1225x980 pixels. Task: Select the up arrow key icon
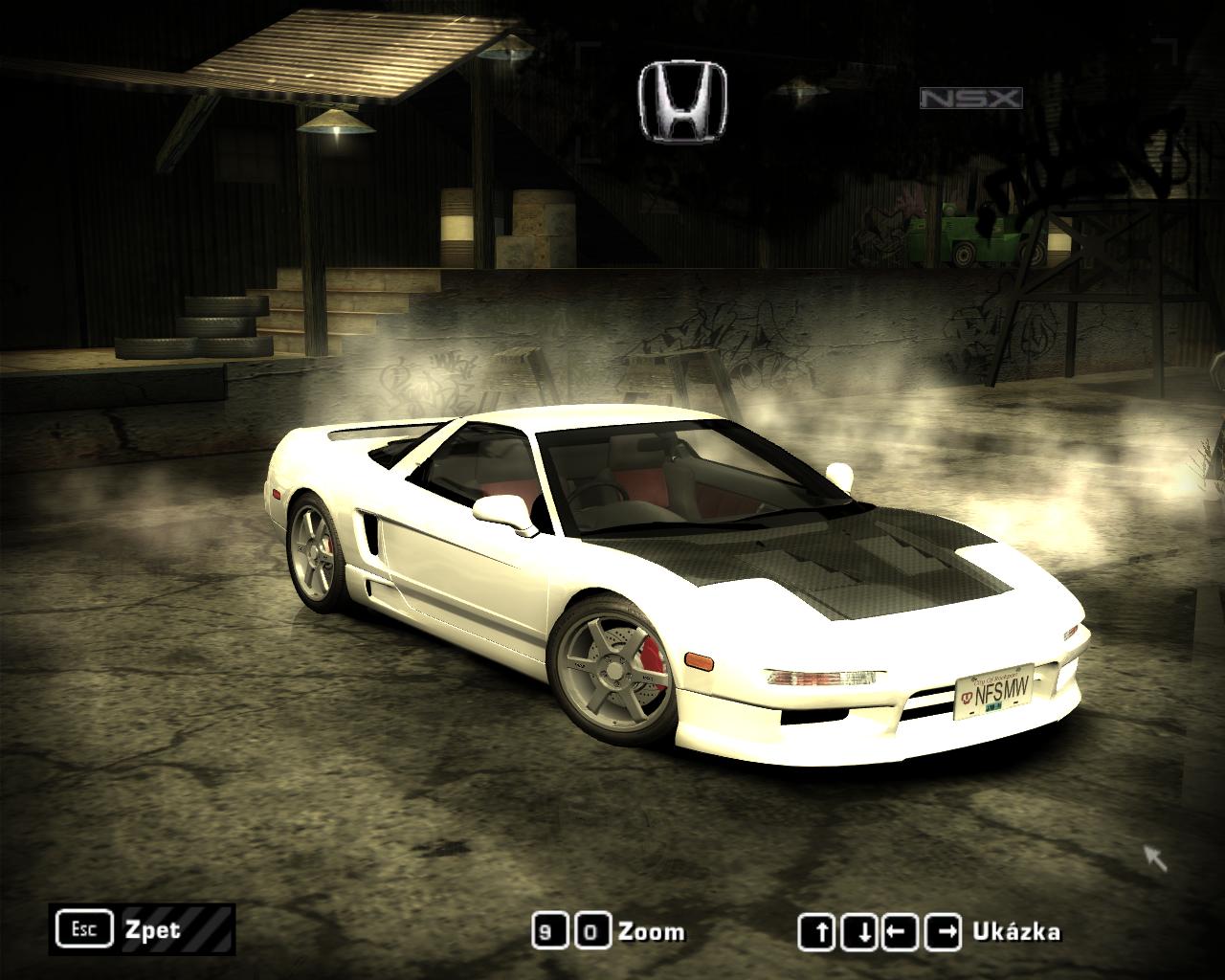coord(818,928)
